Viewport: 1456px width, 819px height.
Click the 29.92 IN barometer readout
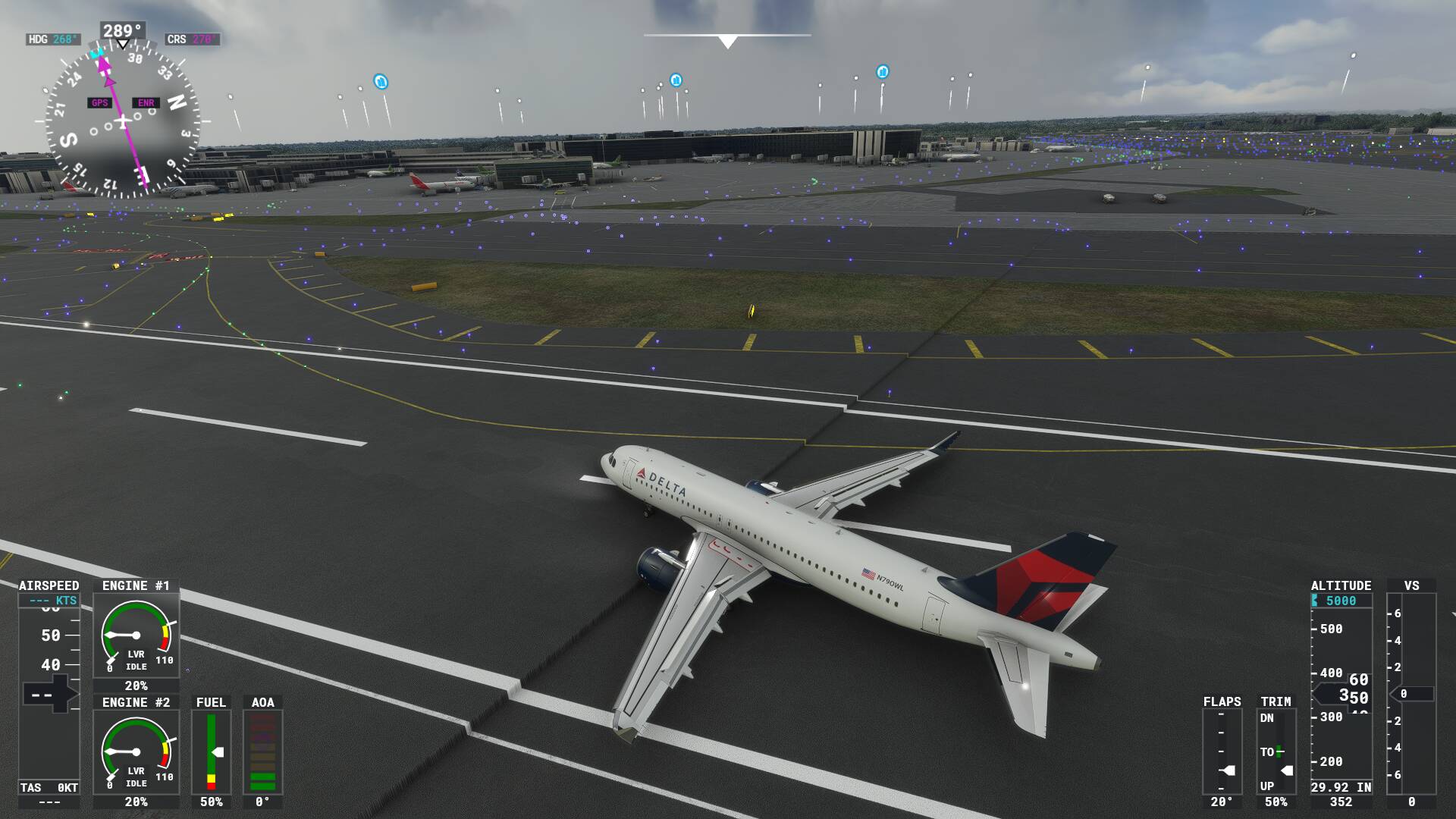click(x=1341, y=787)
